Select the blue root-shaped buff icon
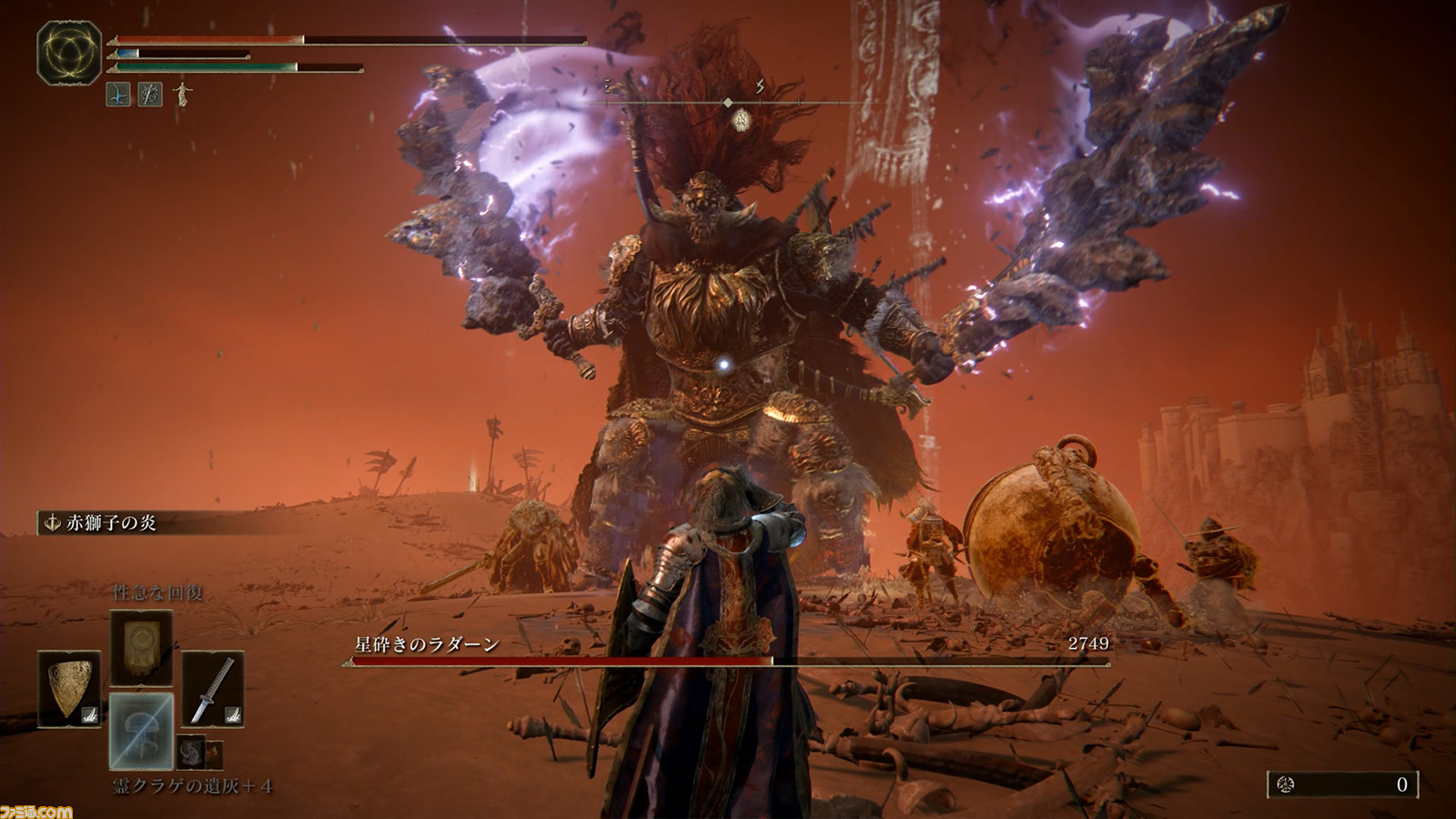Screen dimensions: 1456x819 [118, 93]
